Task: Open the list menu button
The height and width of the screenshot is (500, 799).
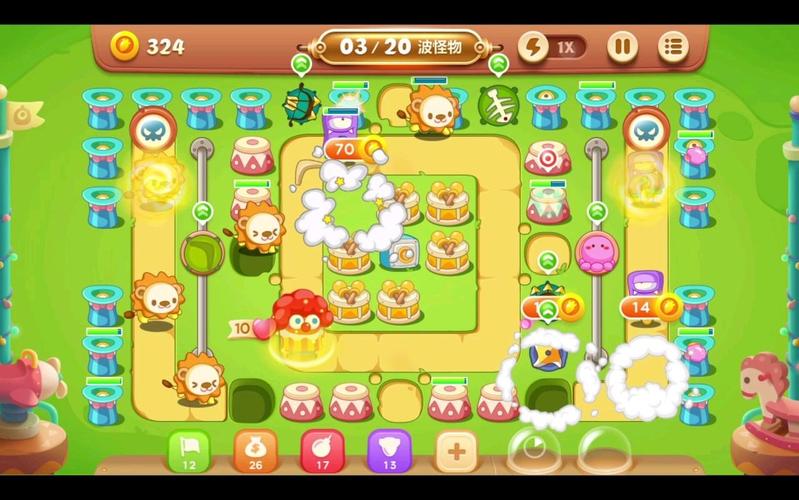Action: point(673,46)
